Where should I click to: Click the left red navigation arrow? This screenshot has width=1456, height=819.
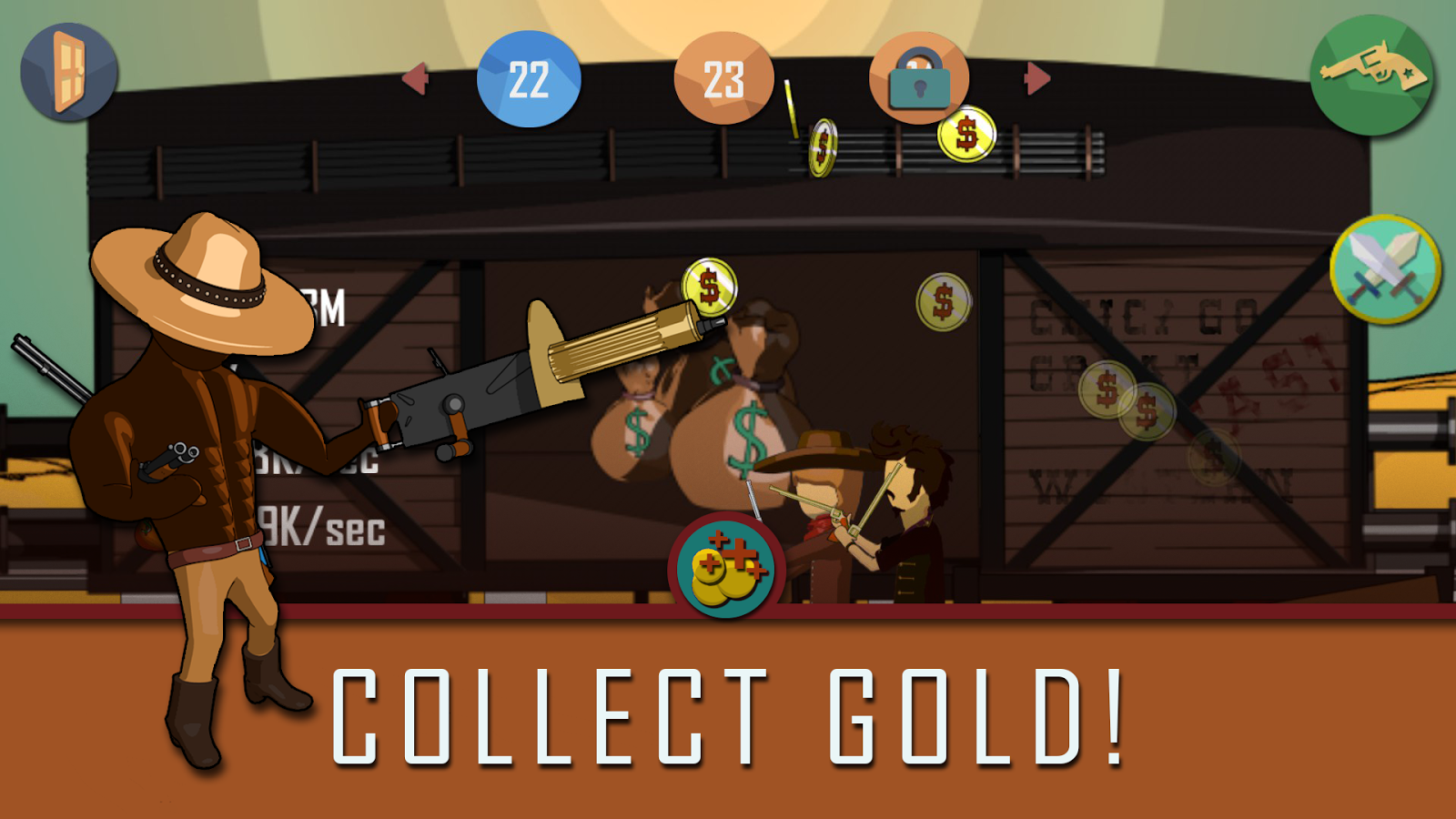(416, 79)
